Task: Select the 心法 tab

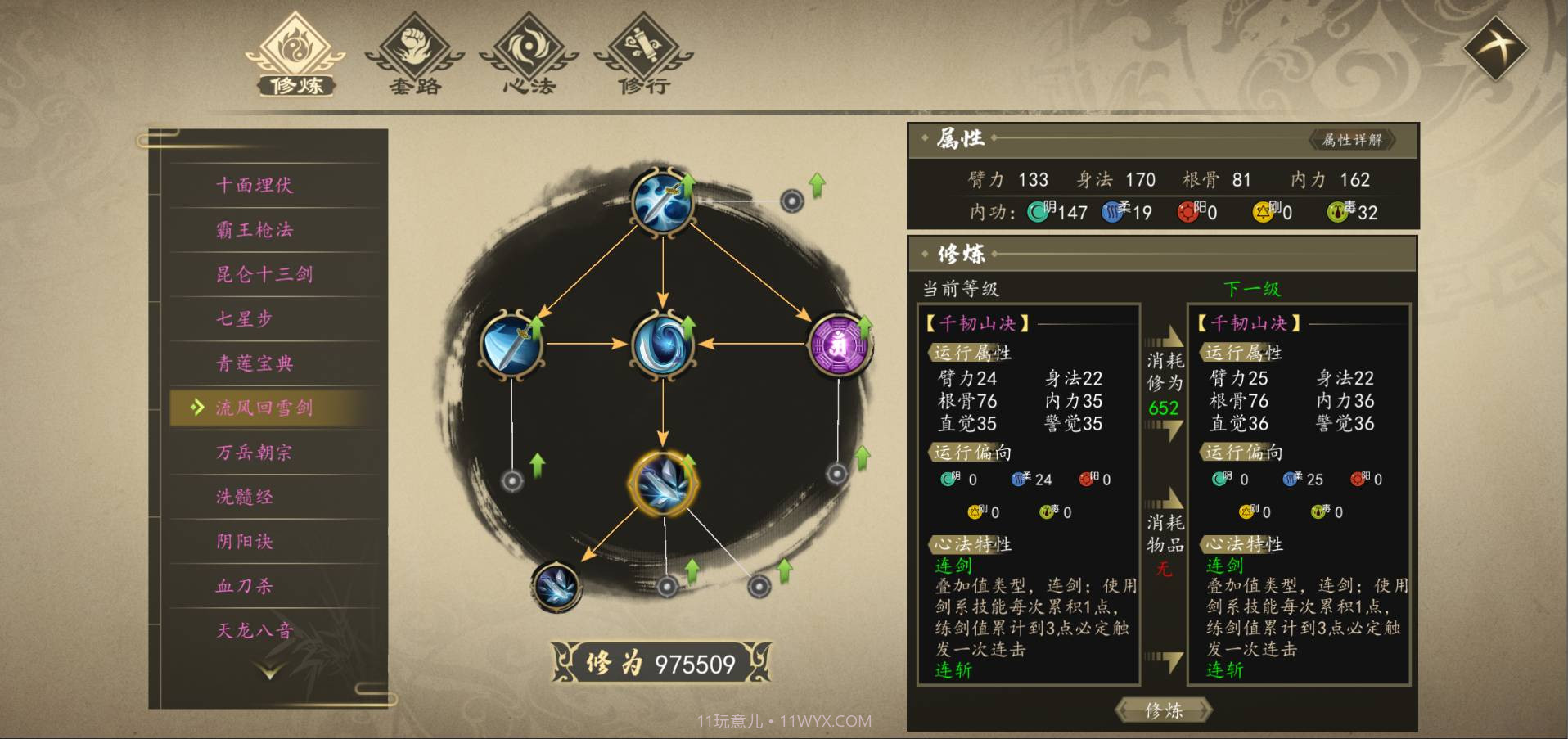Action: (x=529, y=54)
